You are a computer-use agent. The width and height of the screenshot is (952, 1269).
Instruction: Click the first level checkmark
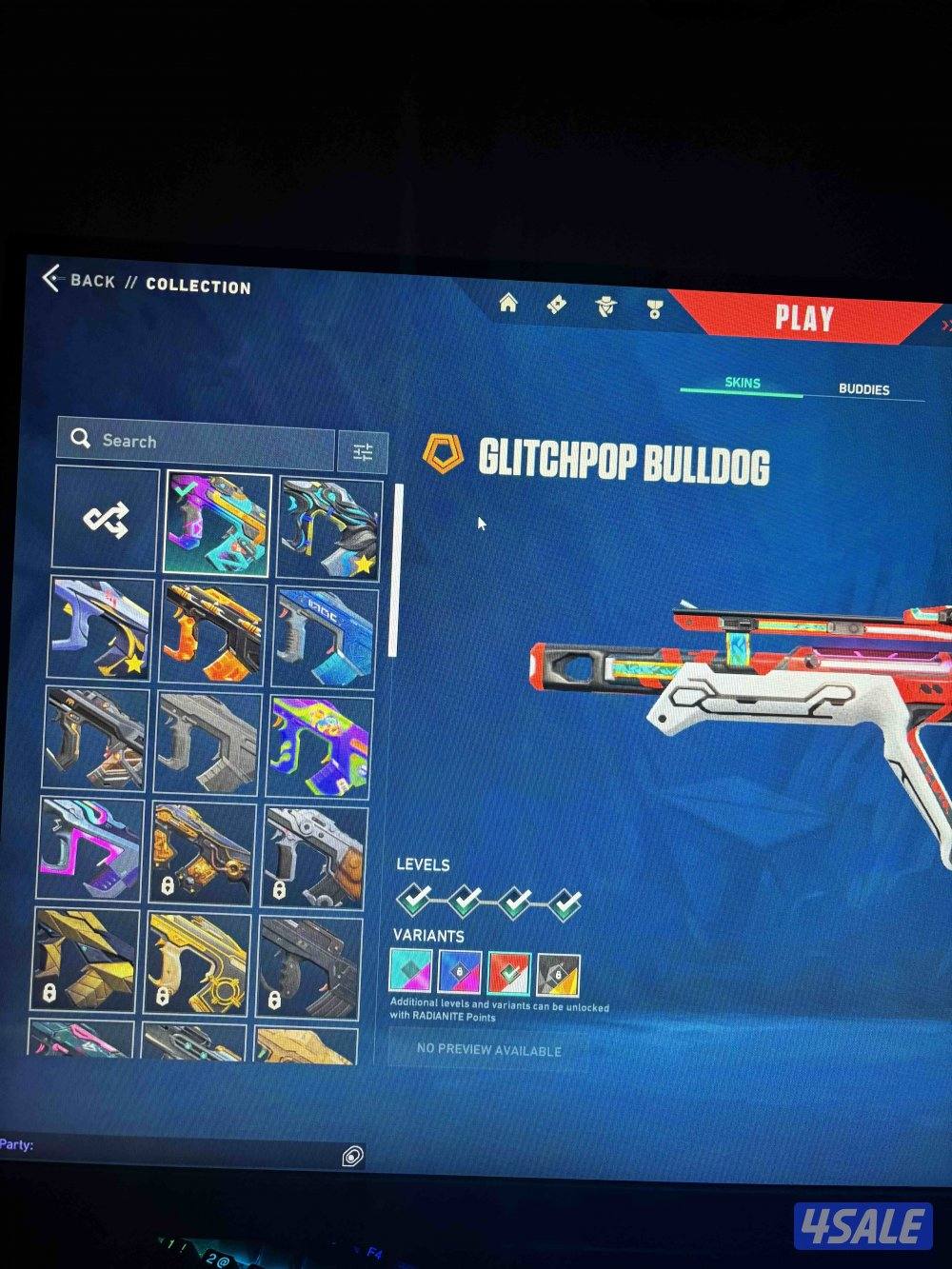(x=414, y=898)
